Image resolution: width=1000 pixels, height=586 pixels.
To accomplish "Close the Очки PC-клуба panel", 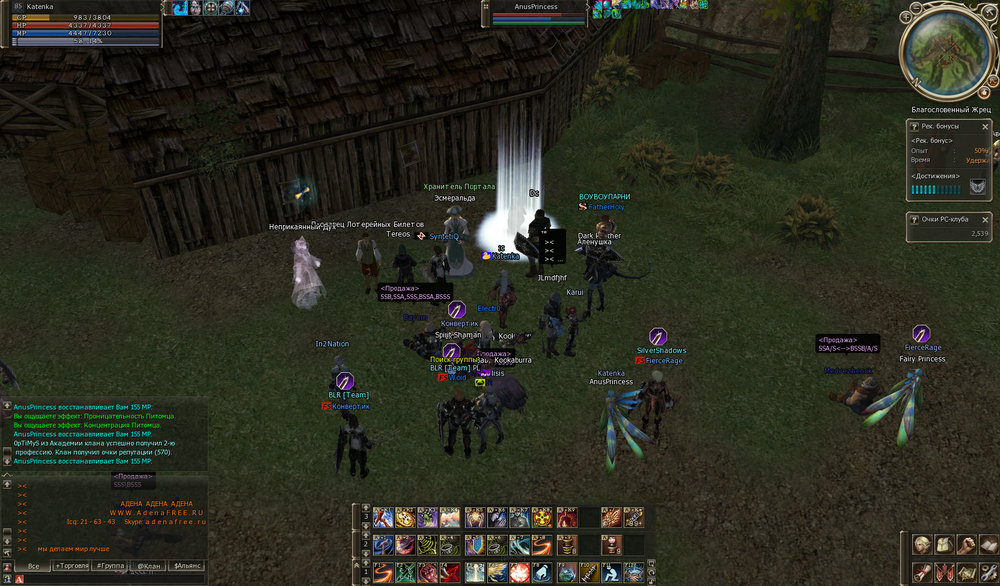I will point(985,218).
